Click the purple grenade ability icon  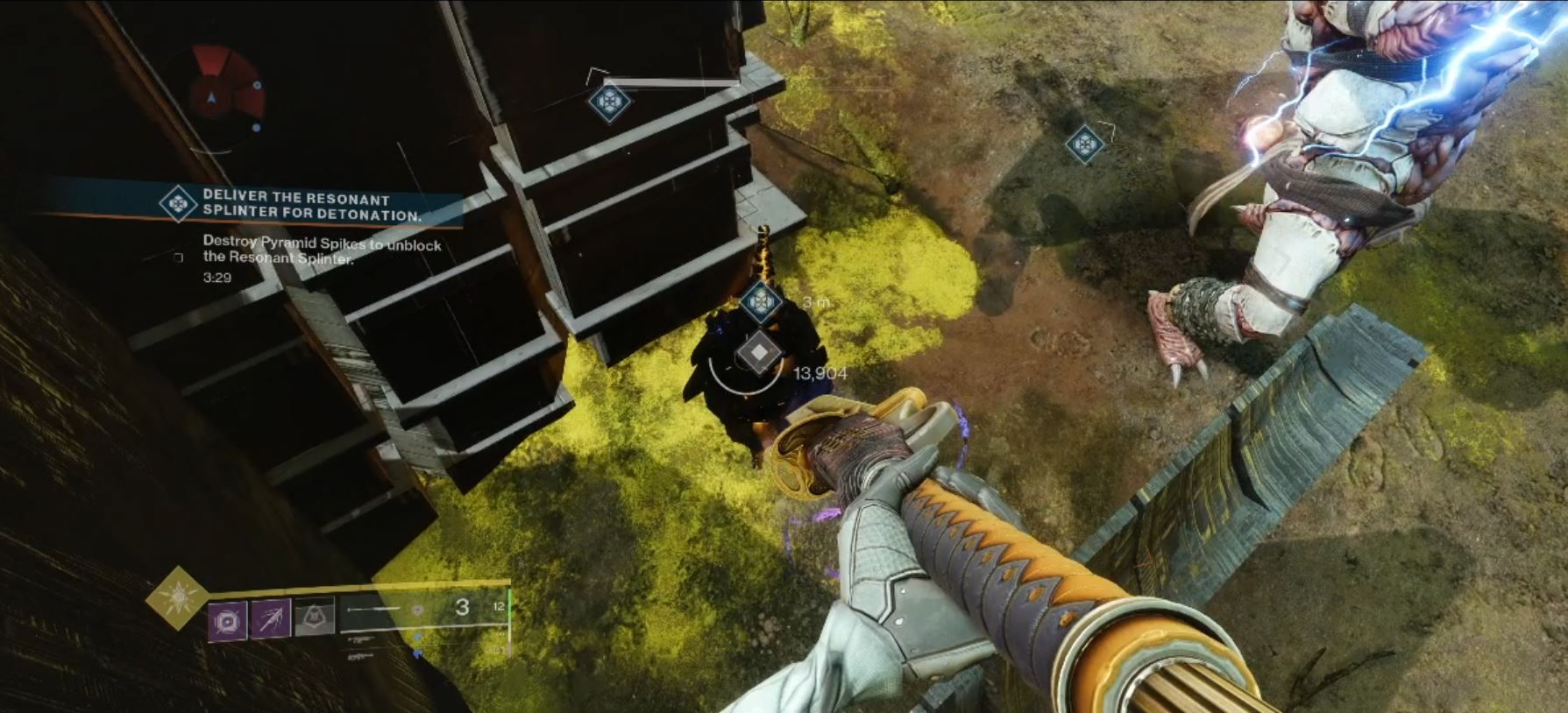pyautogui.click(x=227, y=621)
